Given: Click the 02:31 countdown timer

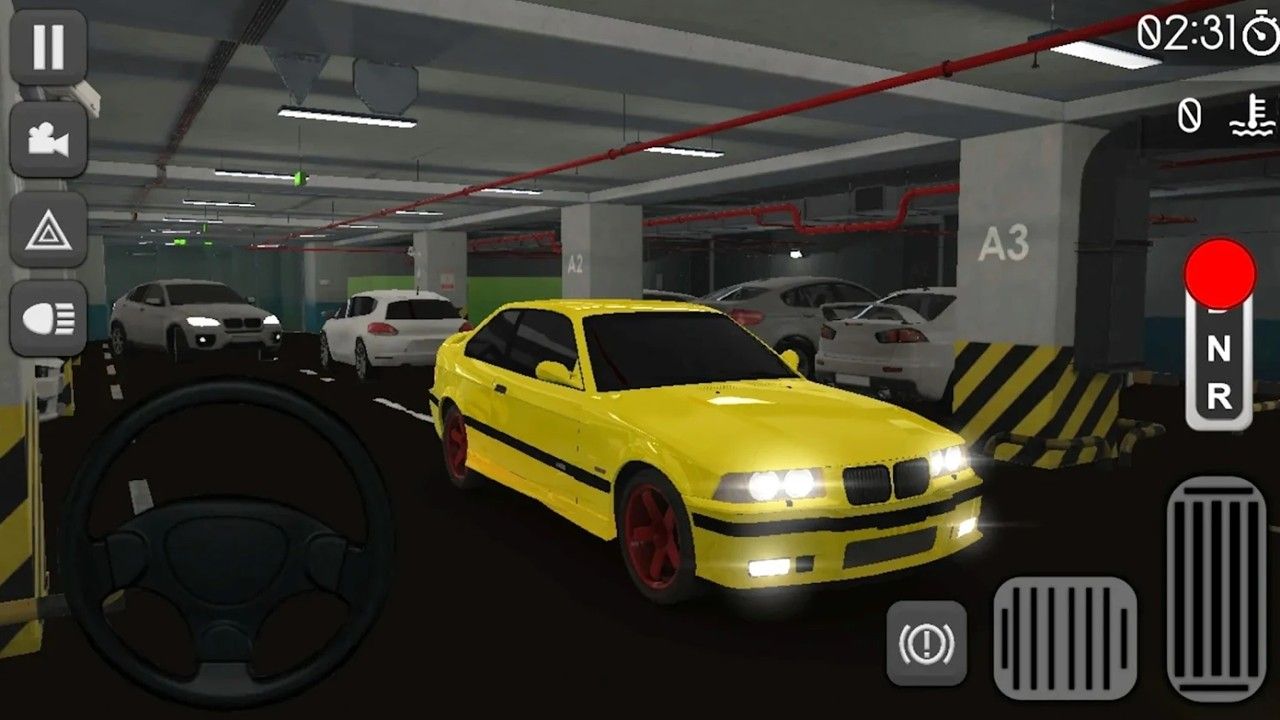Looking at the screenshot, I should click(1188, 32).
